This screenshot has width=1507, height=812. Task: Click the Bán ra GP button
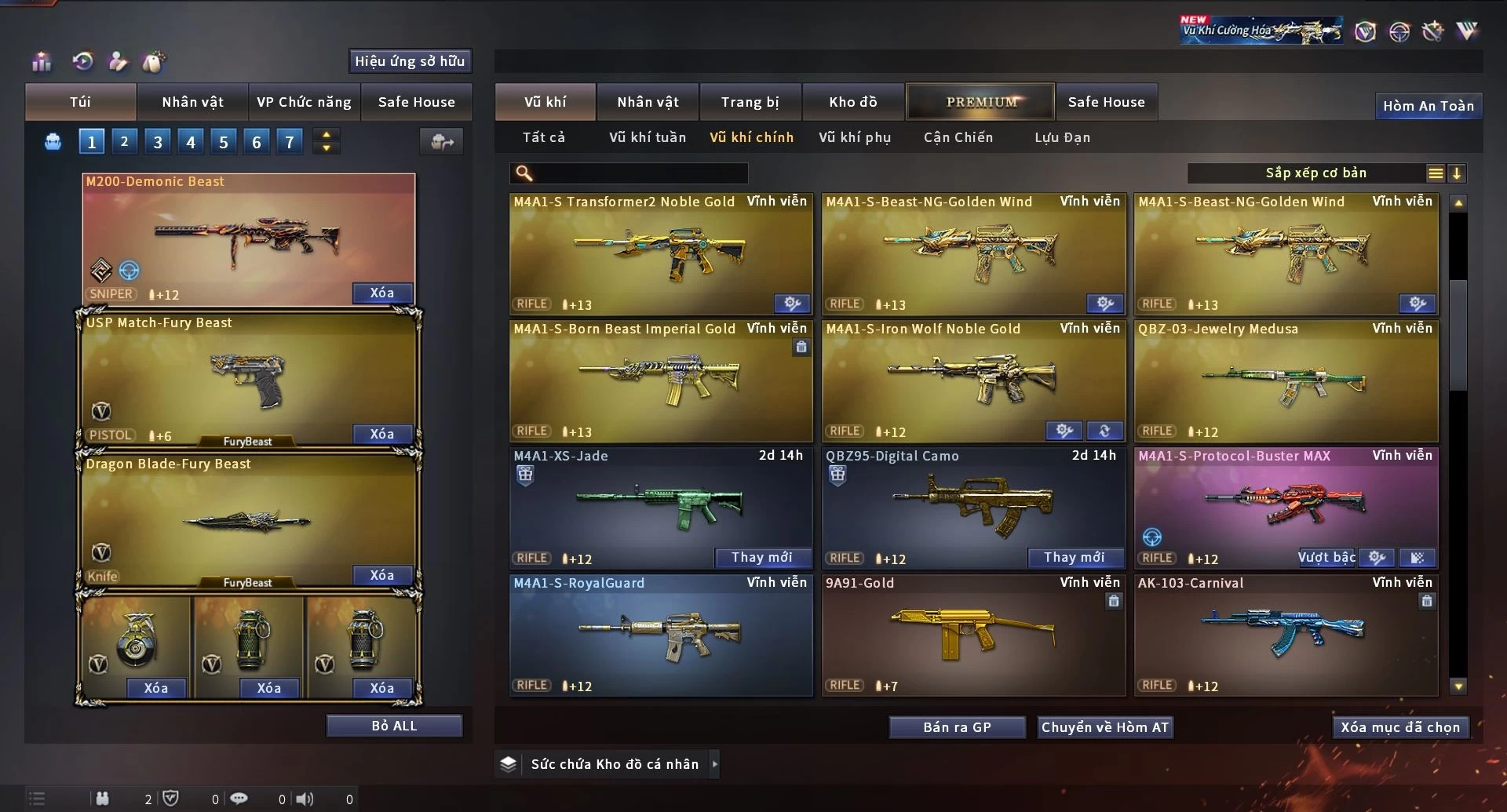coord(957,727)
